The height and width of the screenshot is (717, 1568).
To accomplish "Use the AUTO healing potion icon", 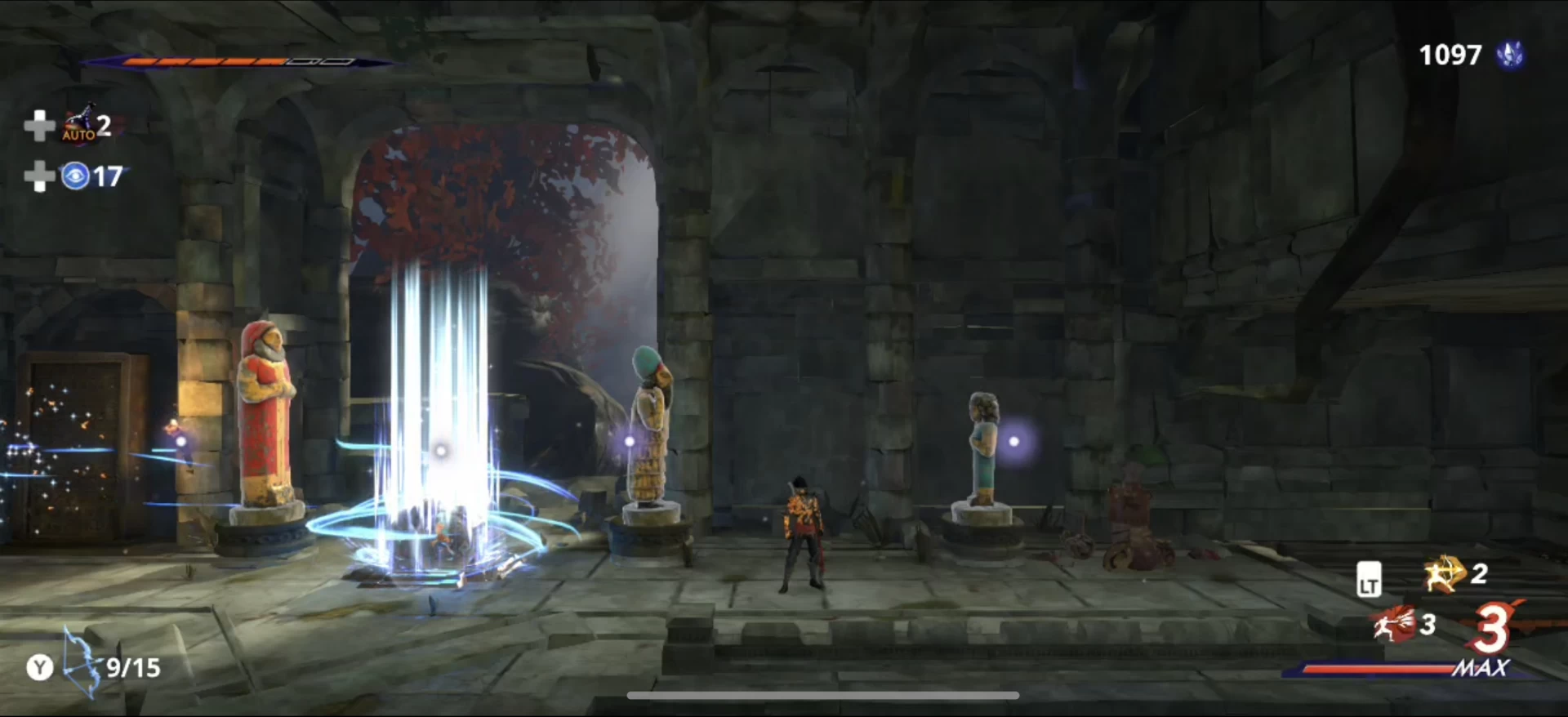I will 79,124.
